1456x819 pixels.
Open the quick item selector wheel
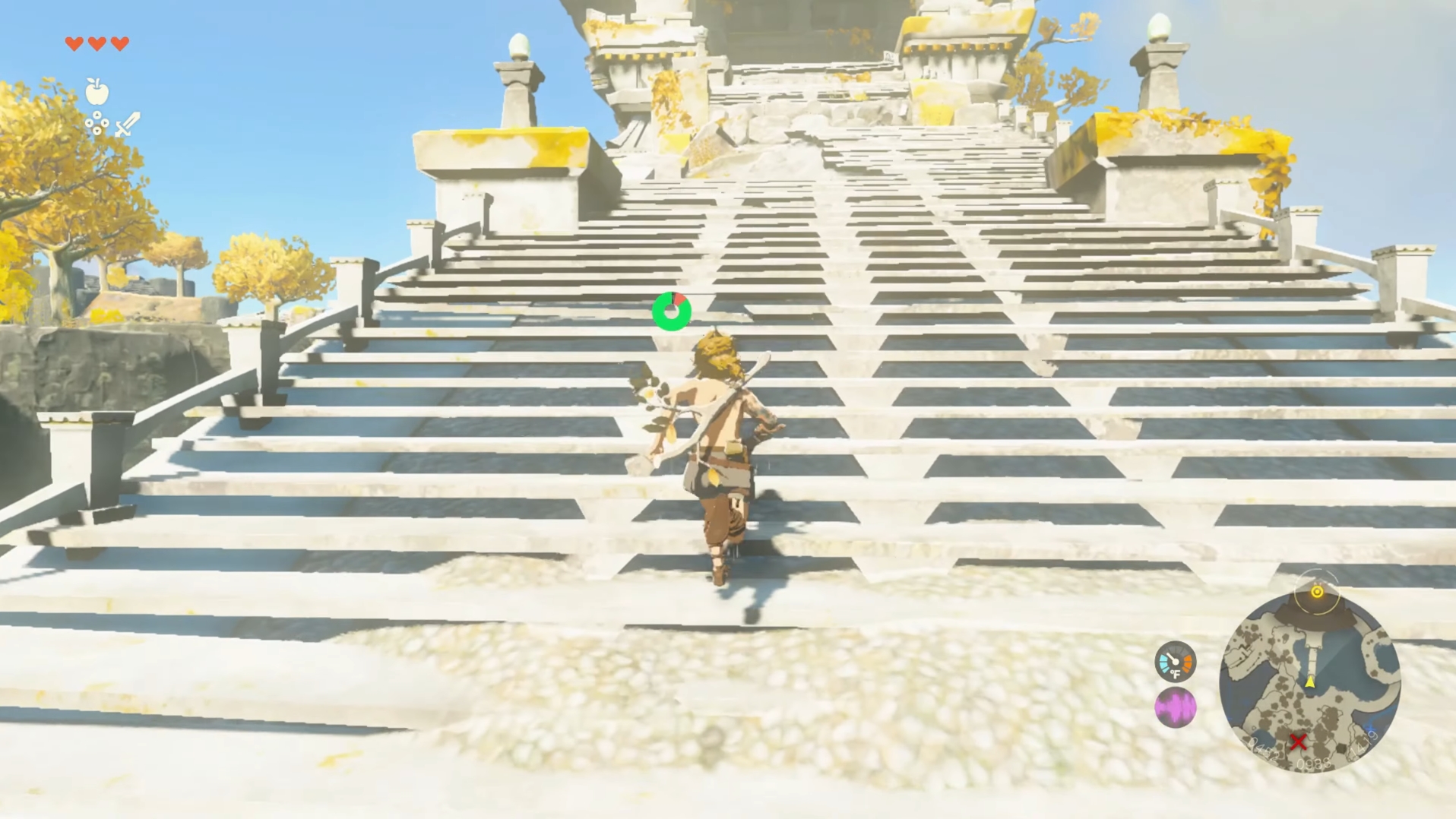[97, 122]
